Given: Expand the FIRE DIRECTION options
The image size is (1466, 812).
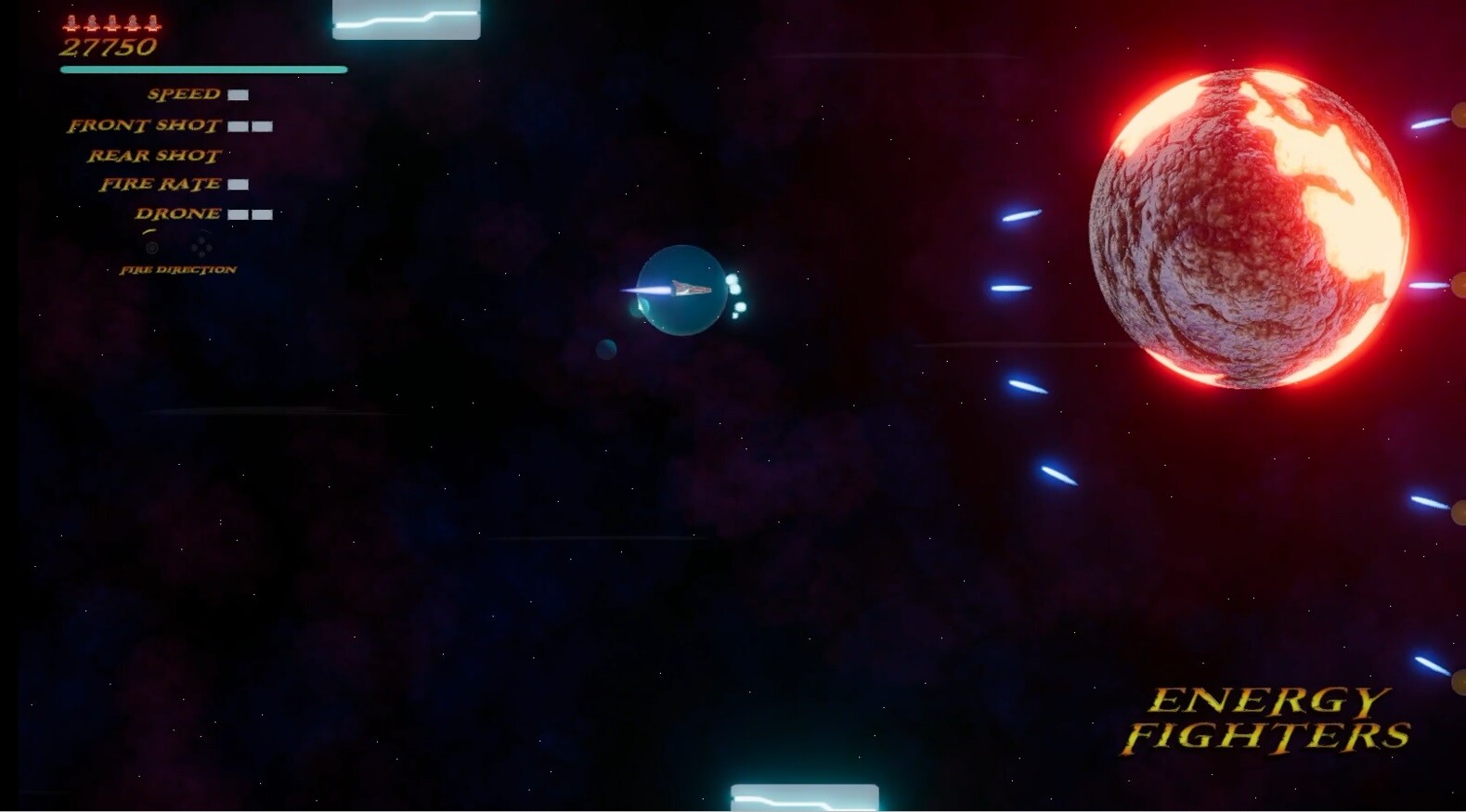Looking at the screenshot, I should tap(177, 269).
